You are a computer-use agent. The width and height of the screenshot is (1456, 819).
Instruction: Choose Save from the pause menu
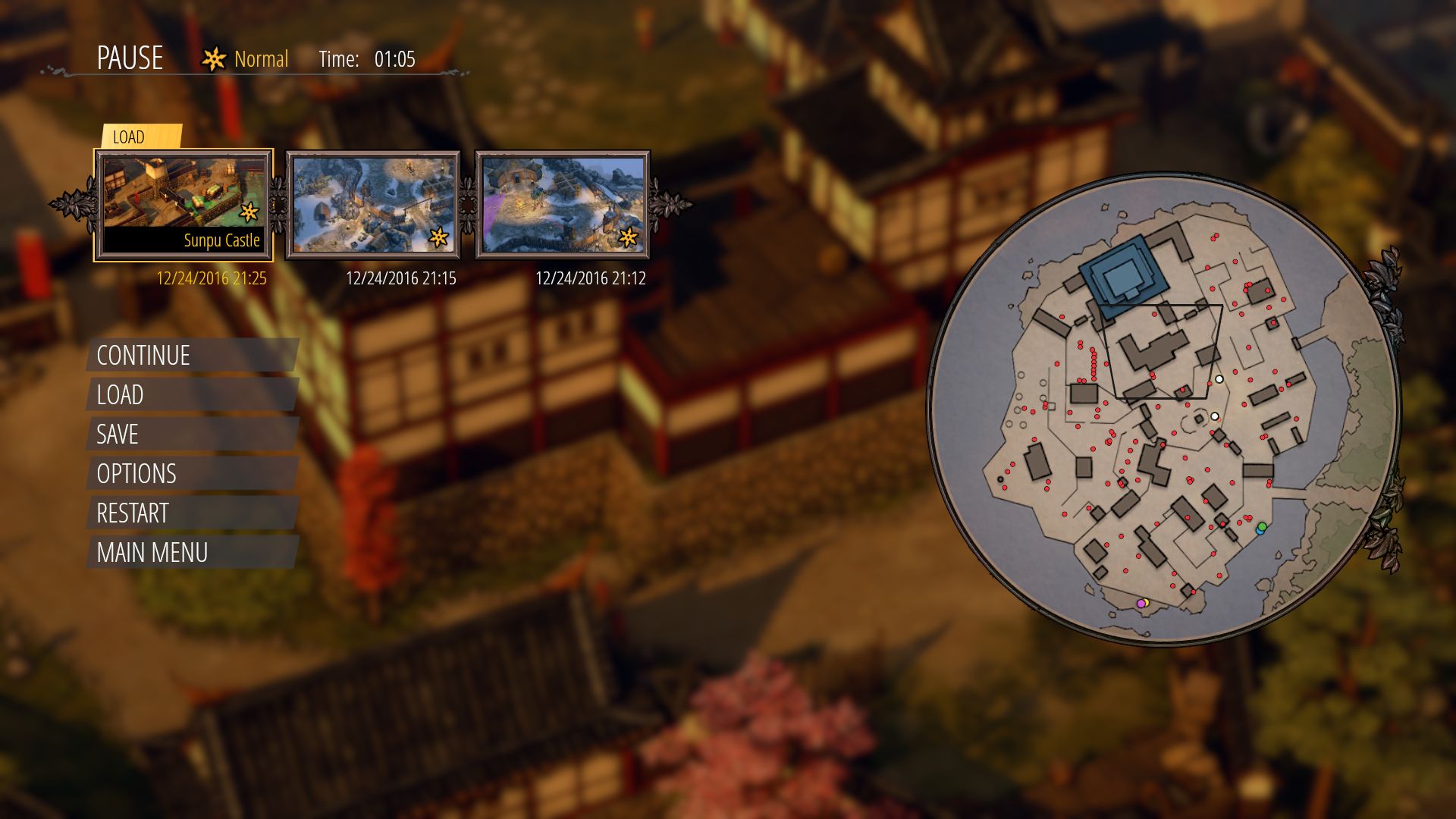point(118,435)
